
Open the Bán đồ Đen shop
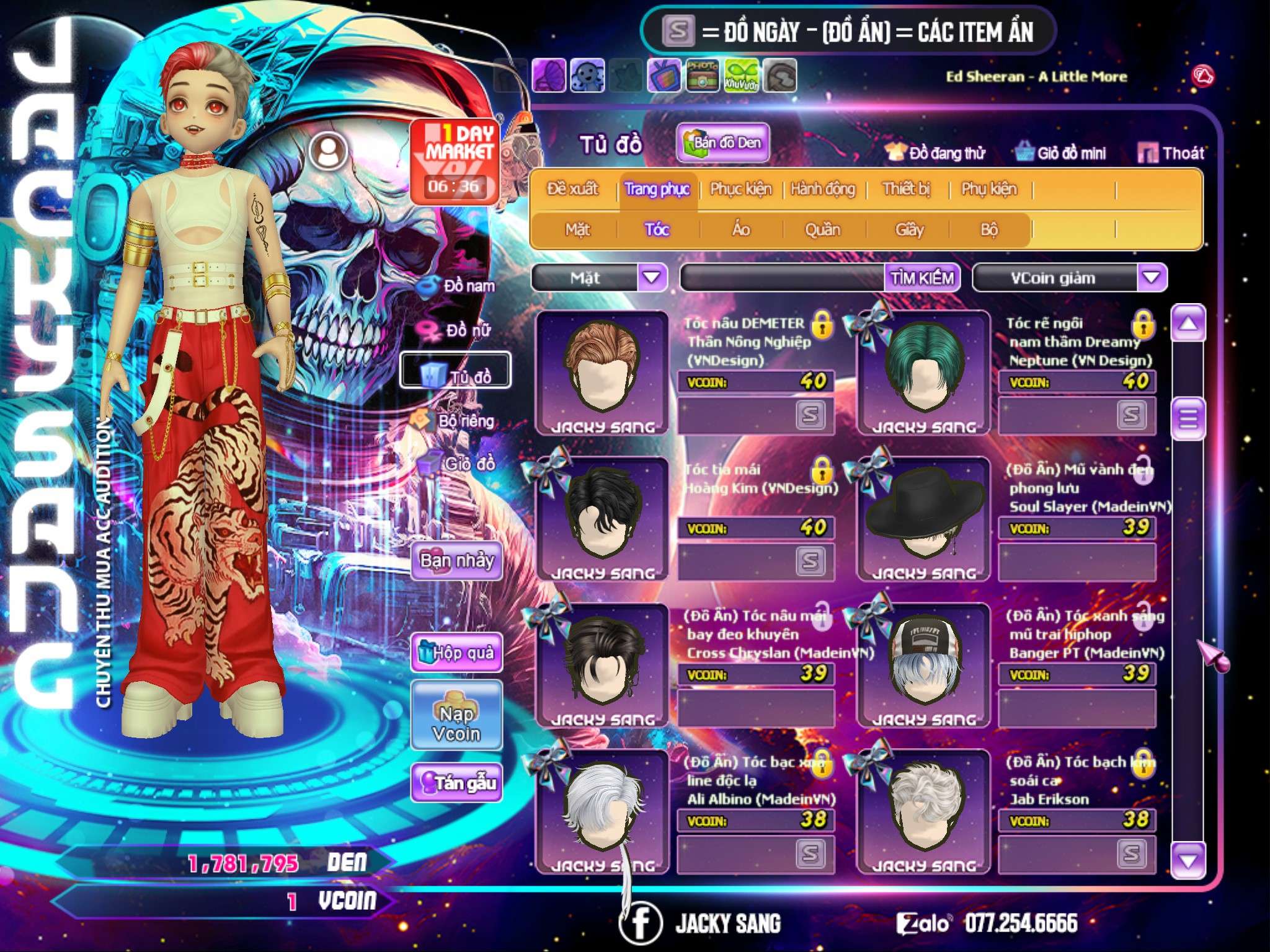(x=722, y=143)
